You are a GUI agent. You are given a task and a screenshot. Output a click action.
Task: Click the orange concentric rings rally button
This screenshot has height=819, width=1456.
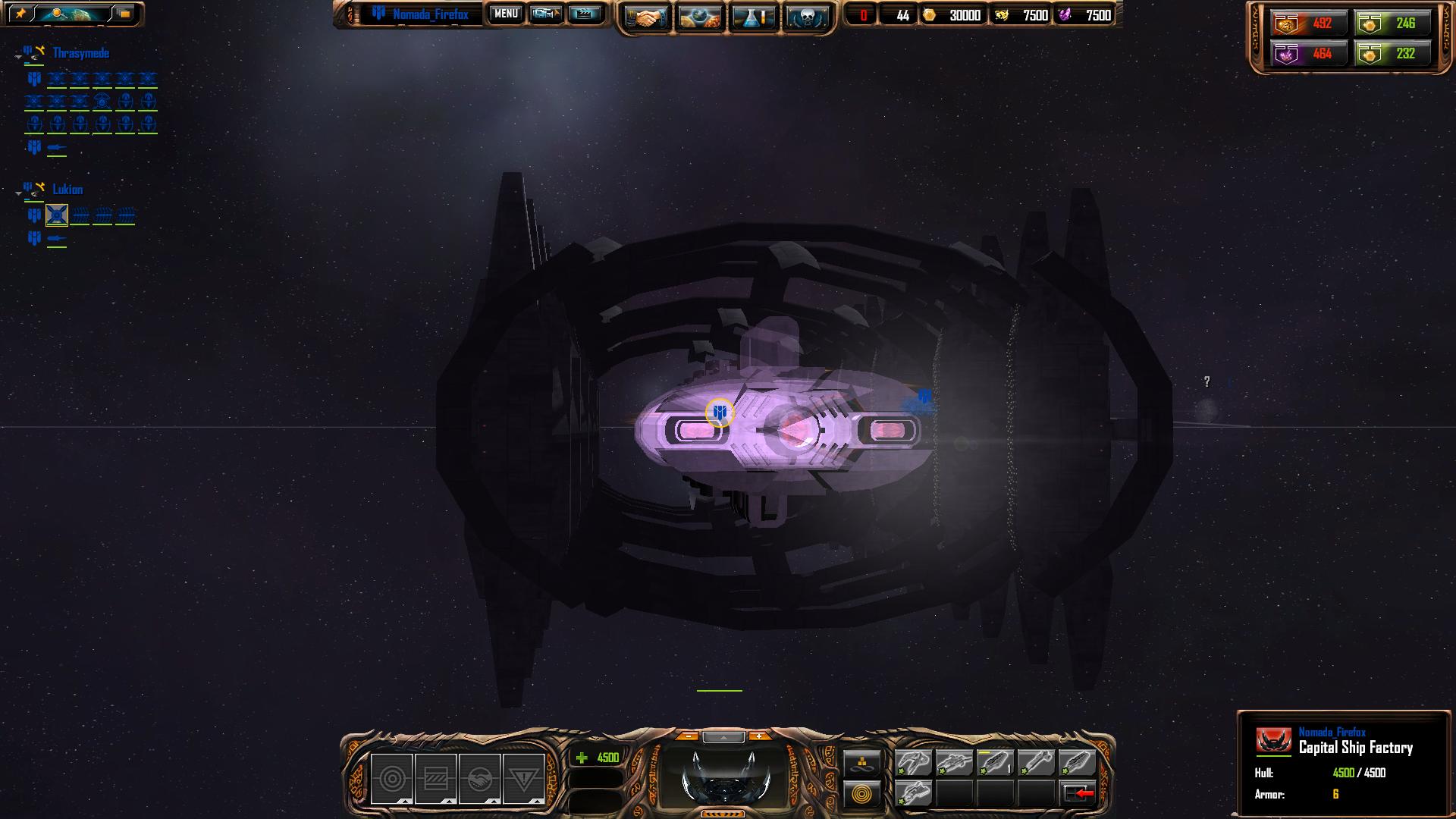coord(862,794)
